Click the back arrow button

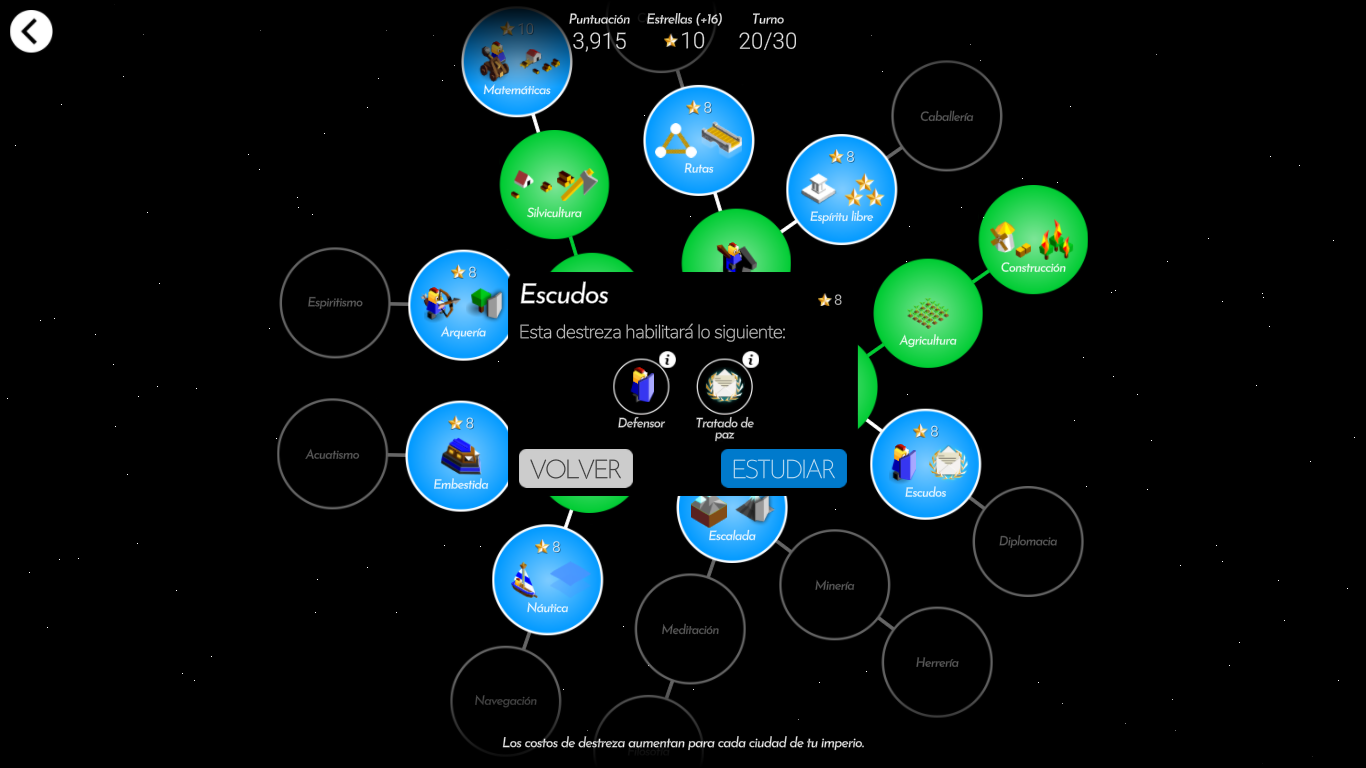tap(31, 31)
